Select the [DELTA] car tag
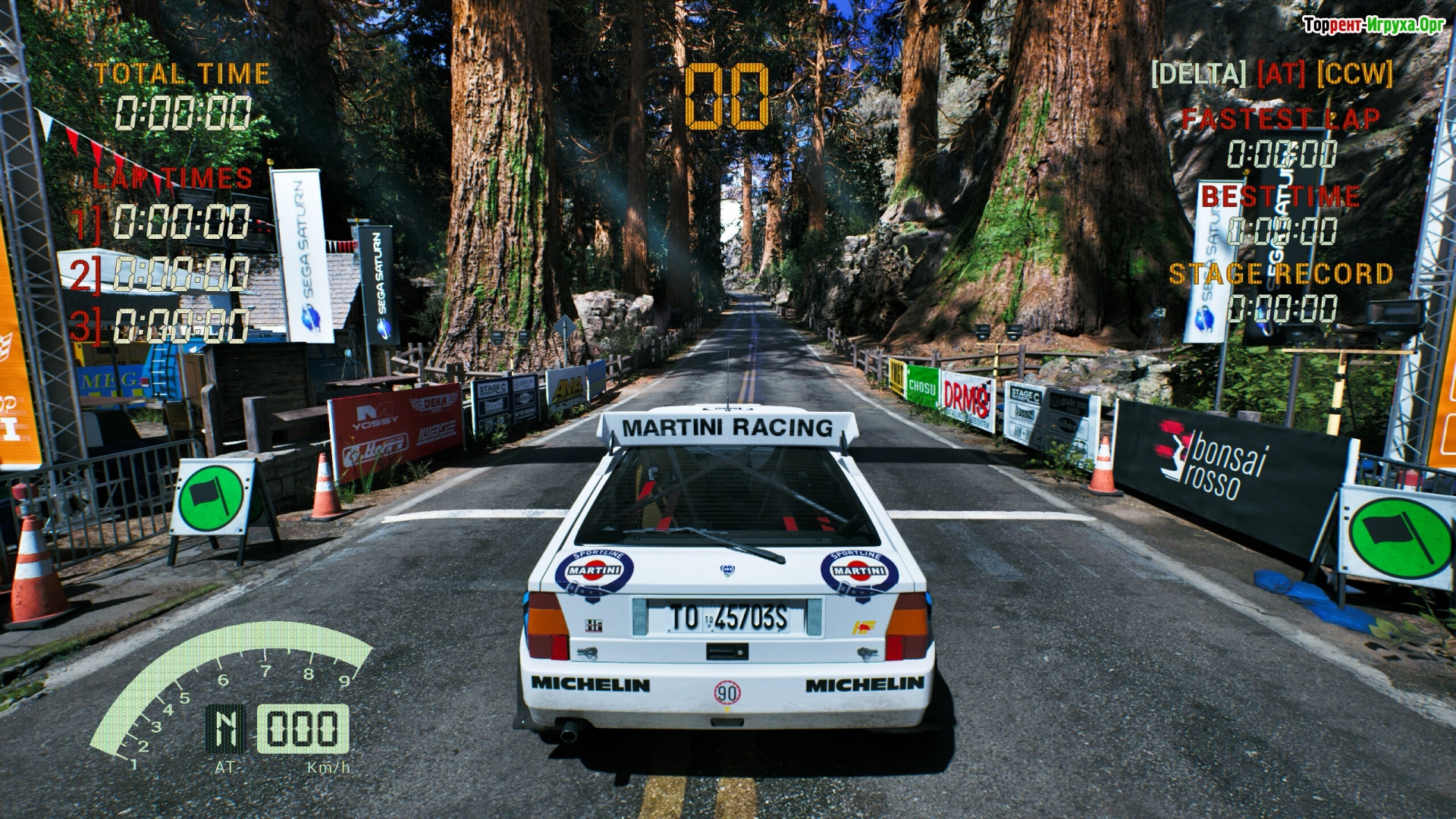Viewport: 1456px width, 819px height. (x=1198, y=74)
